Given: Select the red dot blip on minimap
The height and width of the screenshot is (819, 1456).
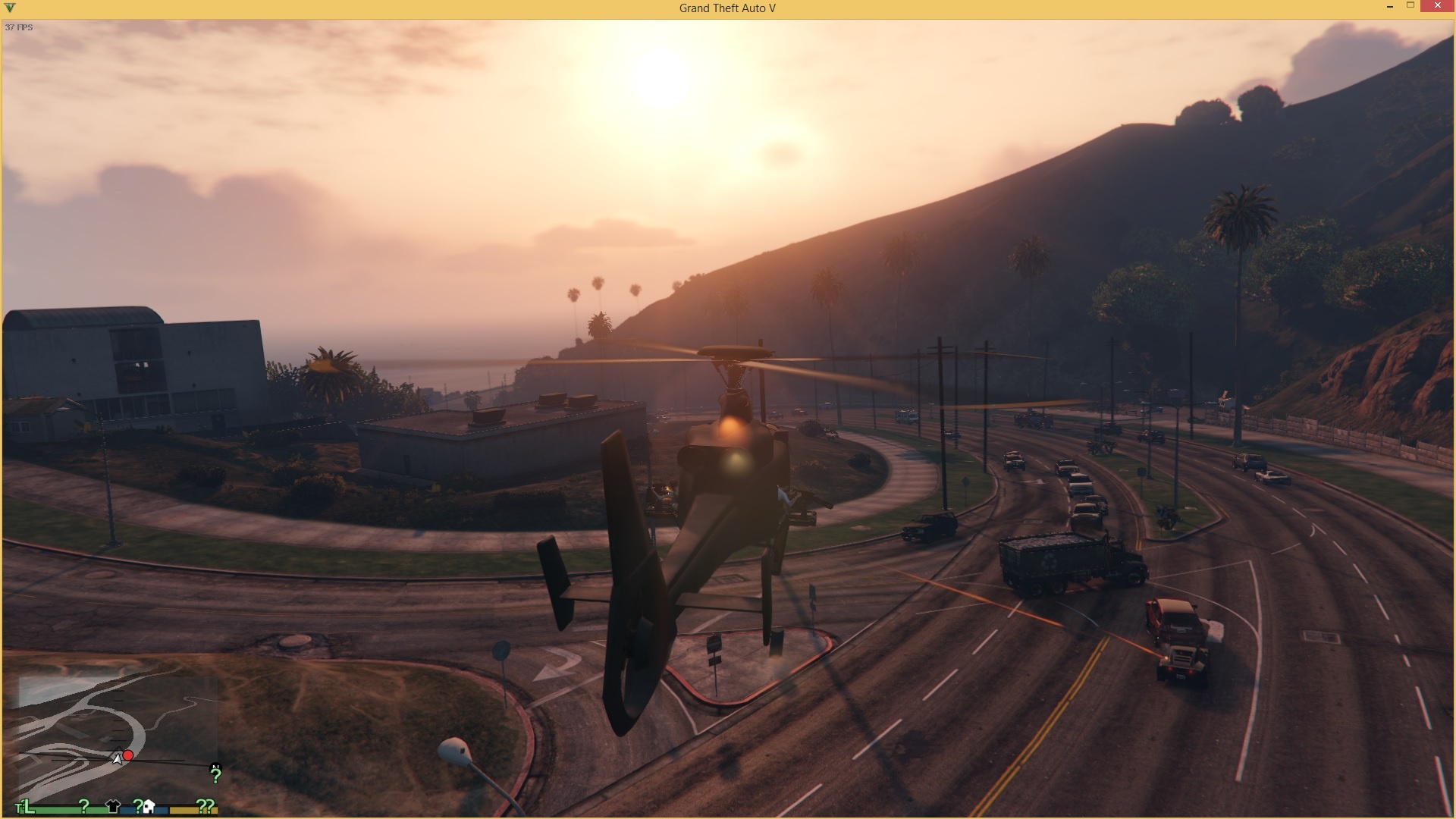Looking at the screenshot, I should click(128, 755).
